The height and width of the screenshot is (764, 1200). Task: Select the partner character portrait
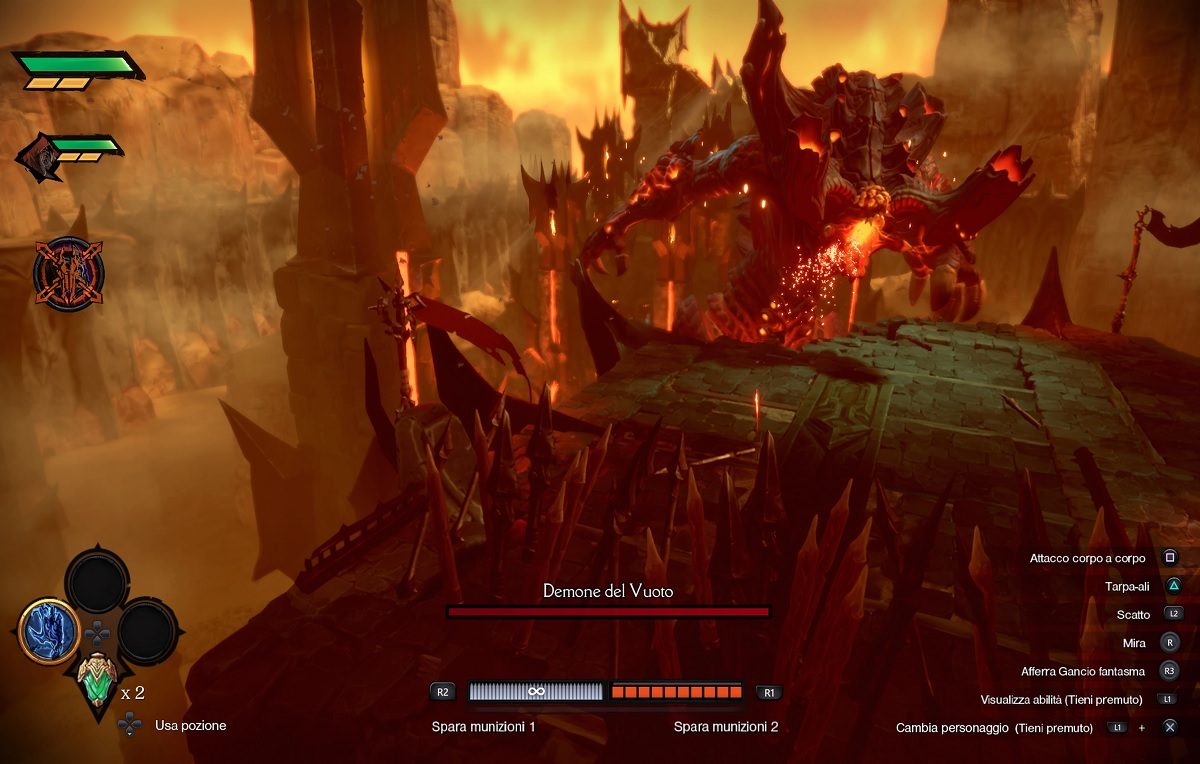41,157
